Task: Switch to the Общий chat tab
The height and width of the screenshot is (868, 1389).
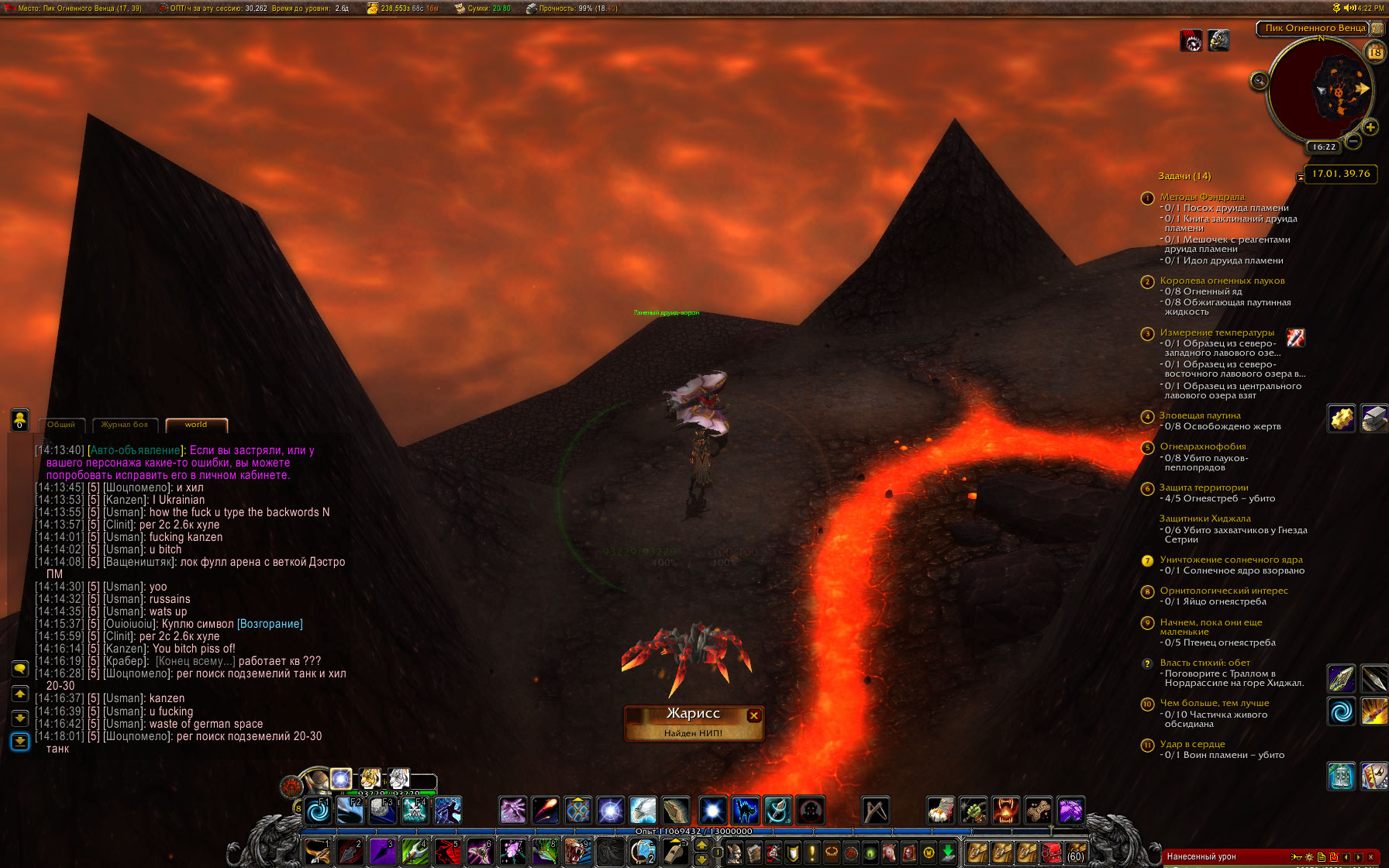Action: [x=61, y=425]
